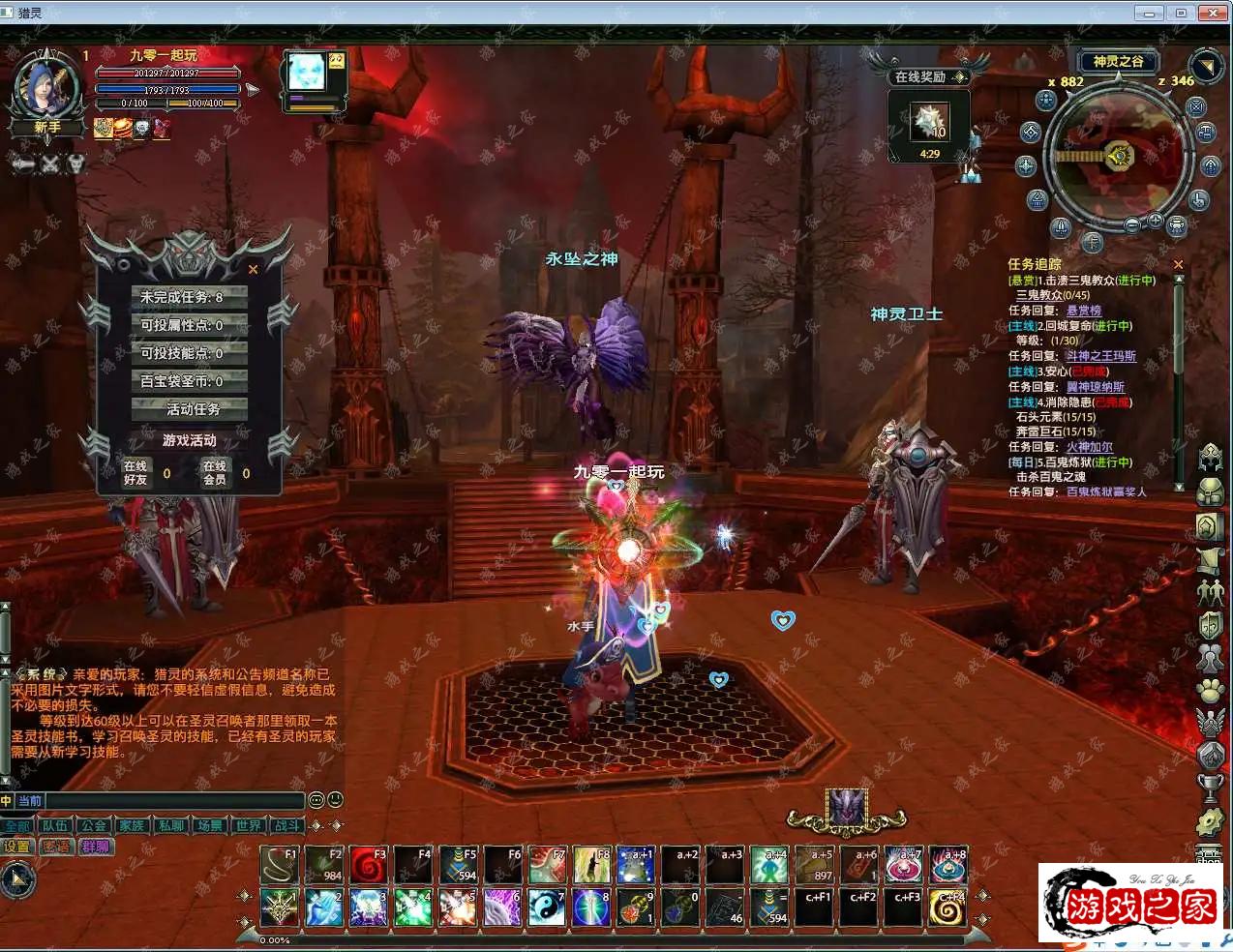The image size is (1233, 952).
Task: Activate the yin-yang skill in slot 7
Action: pyautogui.click(x=547, y=908)
